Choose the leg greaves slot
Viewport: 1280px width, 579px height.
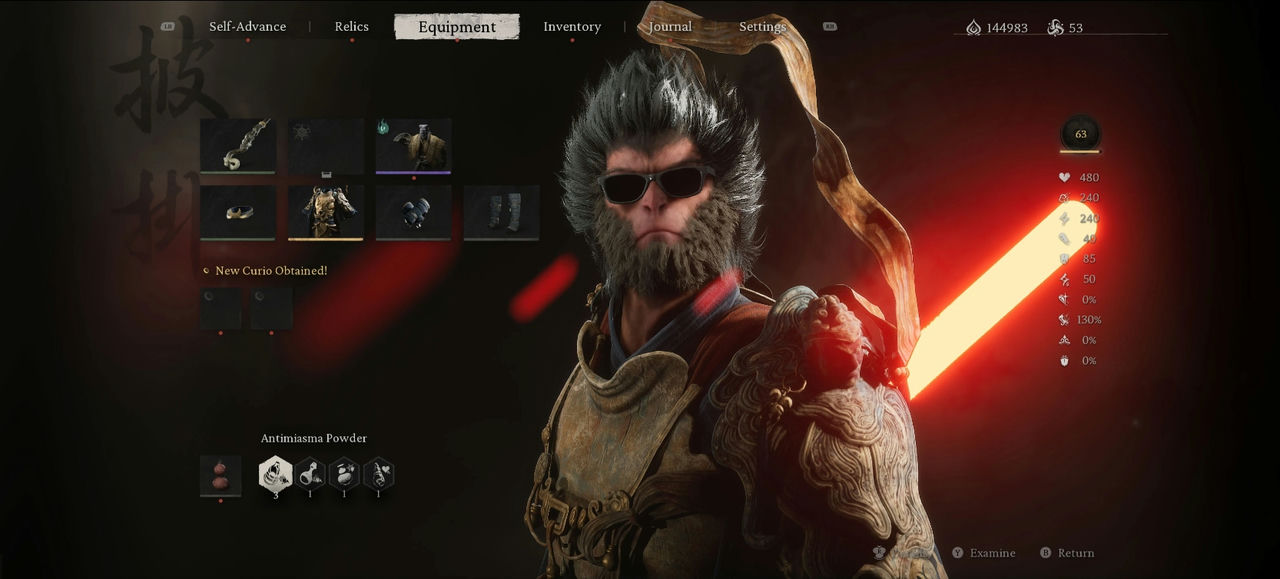pos(501,212)
